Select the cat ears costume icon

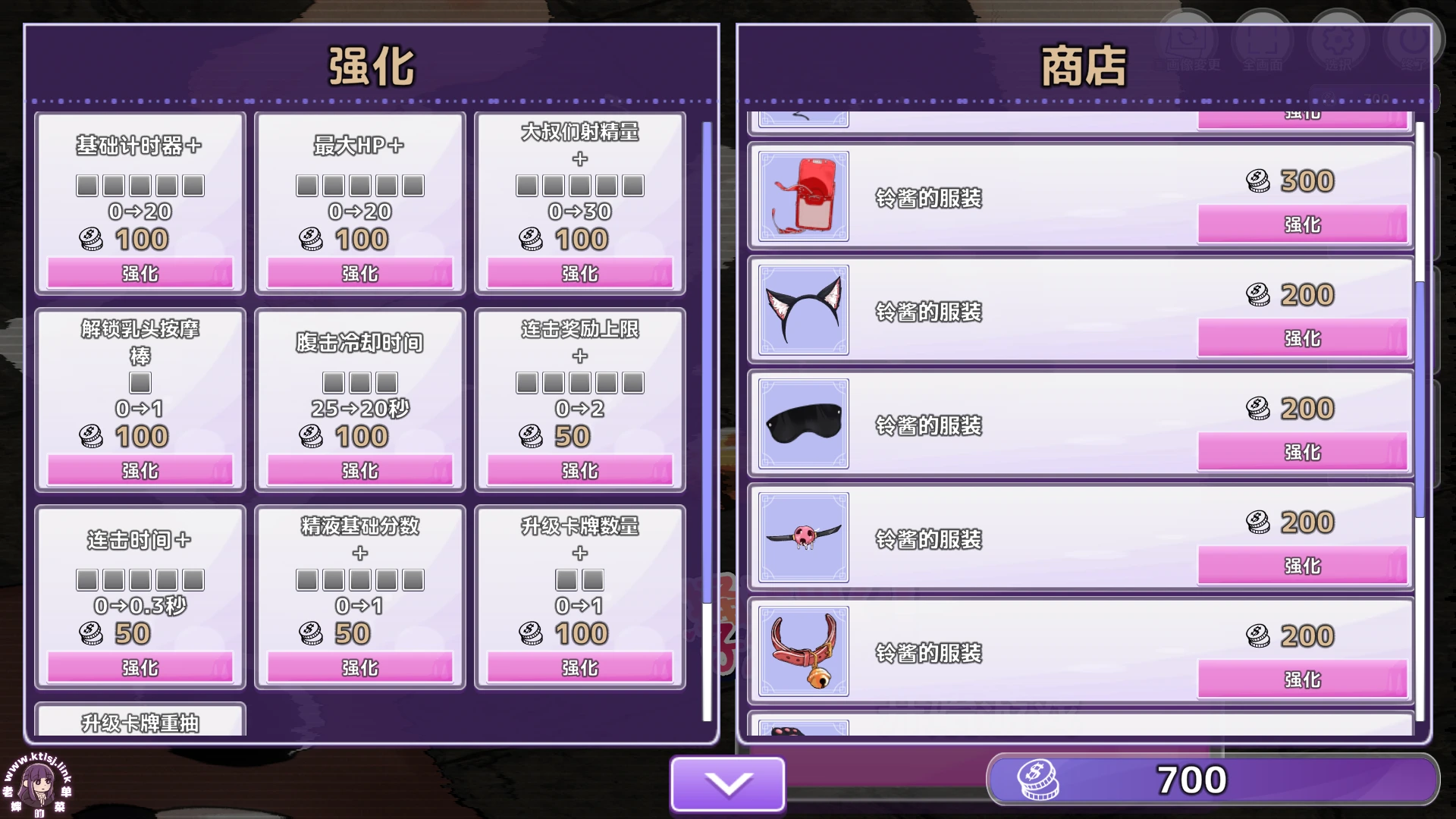click(802, 311)
